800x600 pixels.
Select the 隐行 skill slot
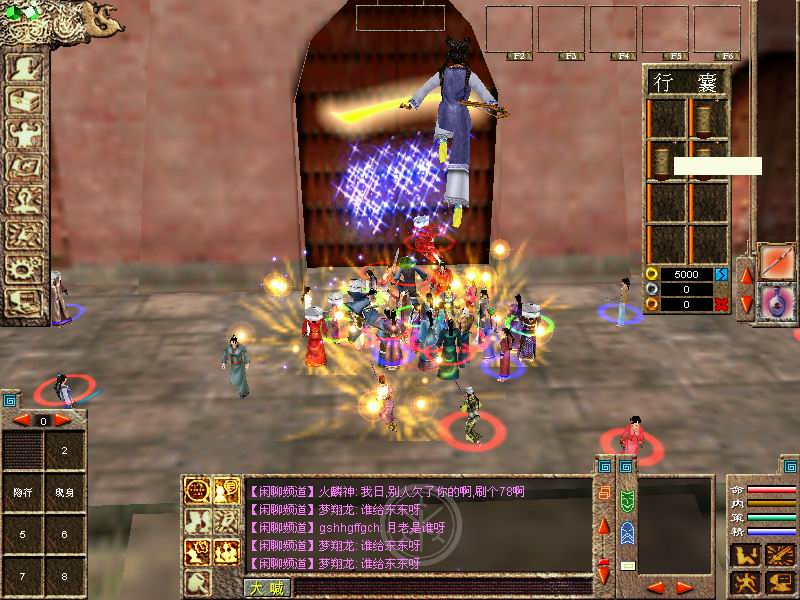[22, 492]
